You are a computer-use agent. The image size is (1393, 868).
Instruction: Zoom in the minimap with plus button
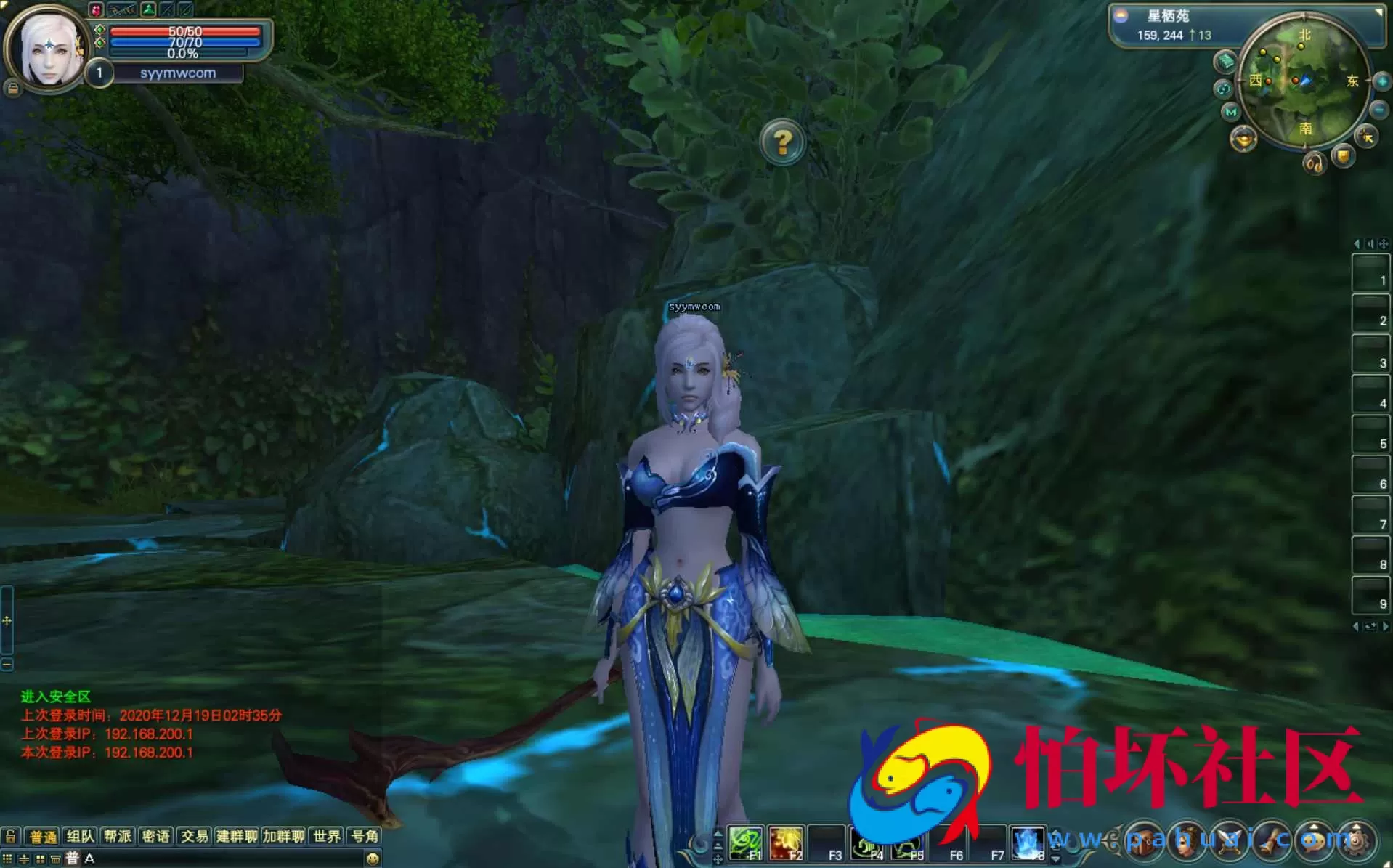point(1381,82)
